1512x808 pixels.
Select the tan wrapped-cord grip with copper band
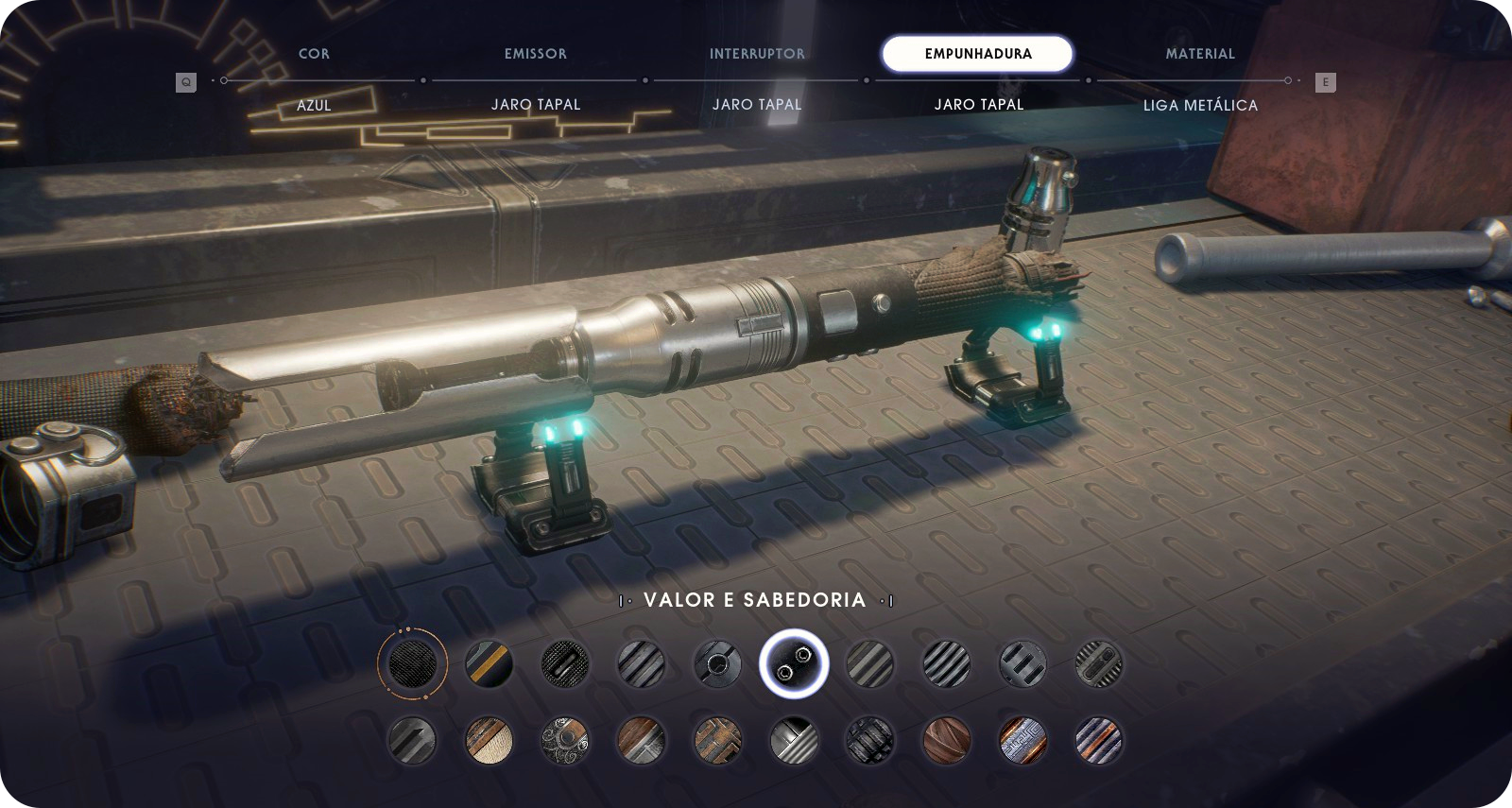[489, 740]
